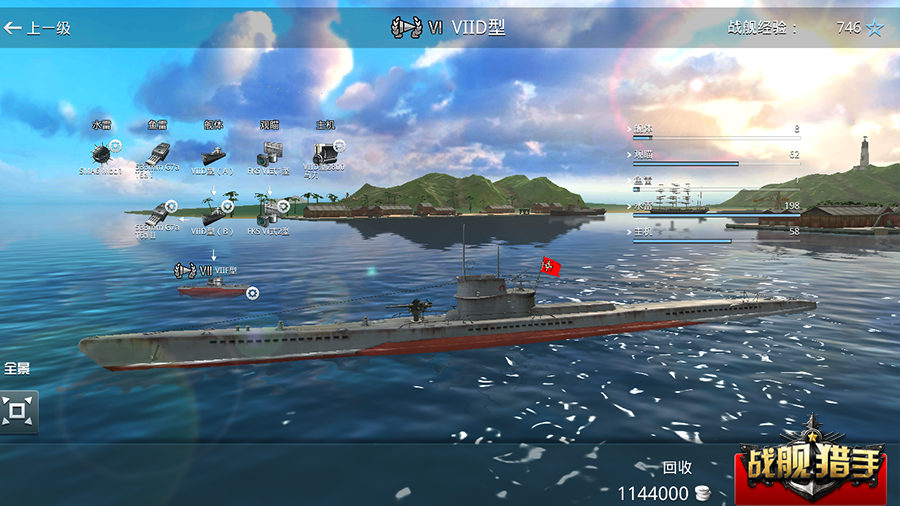Select the first 533mm G7a torpedo module
The width and height of the screenshot is (900, 506).
(158, 156)
